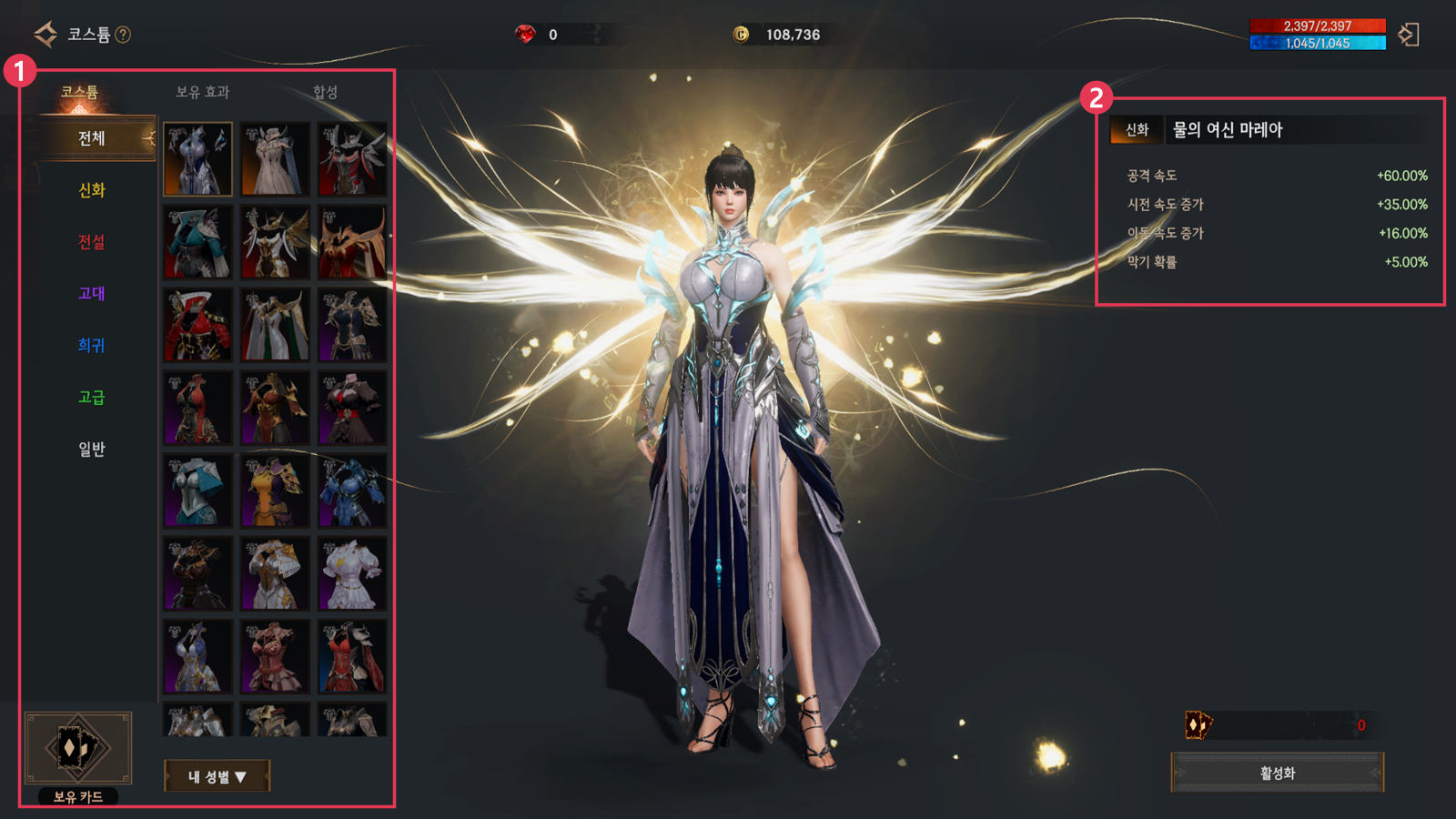Switch to the 합성 tab

325,92
